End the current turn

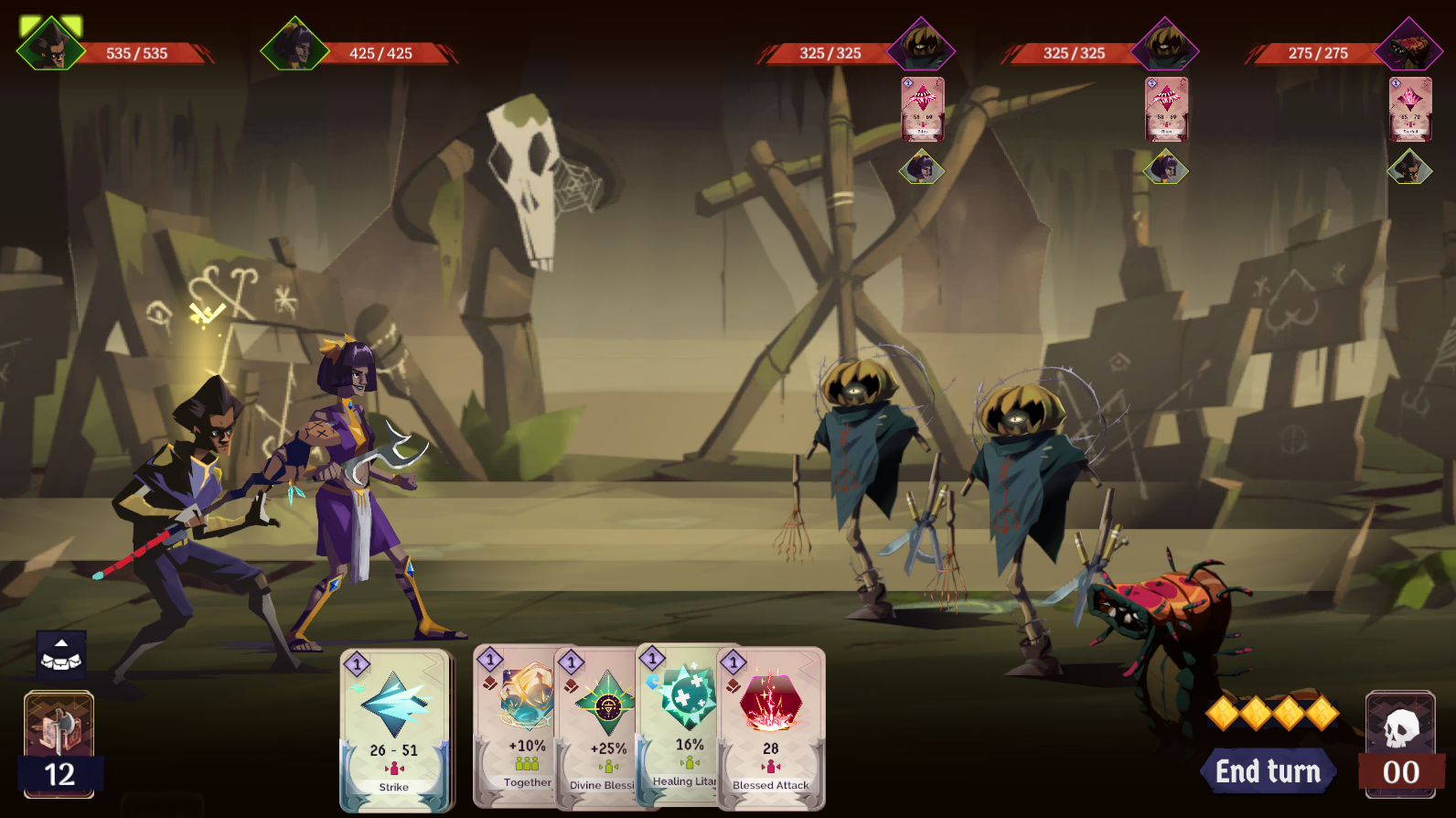click(x=1268, y=772)
